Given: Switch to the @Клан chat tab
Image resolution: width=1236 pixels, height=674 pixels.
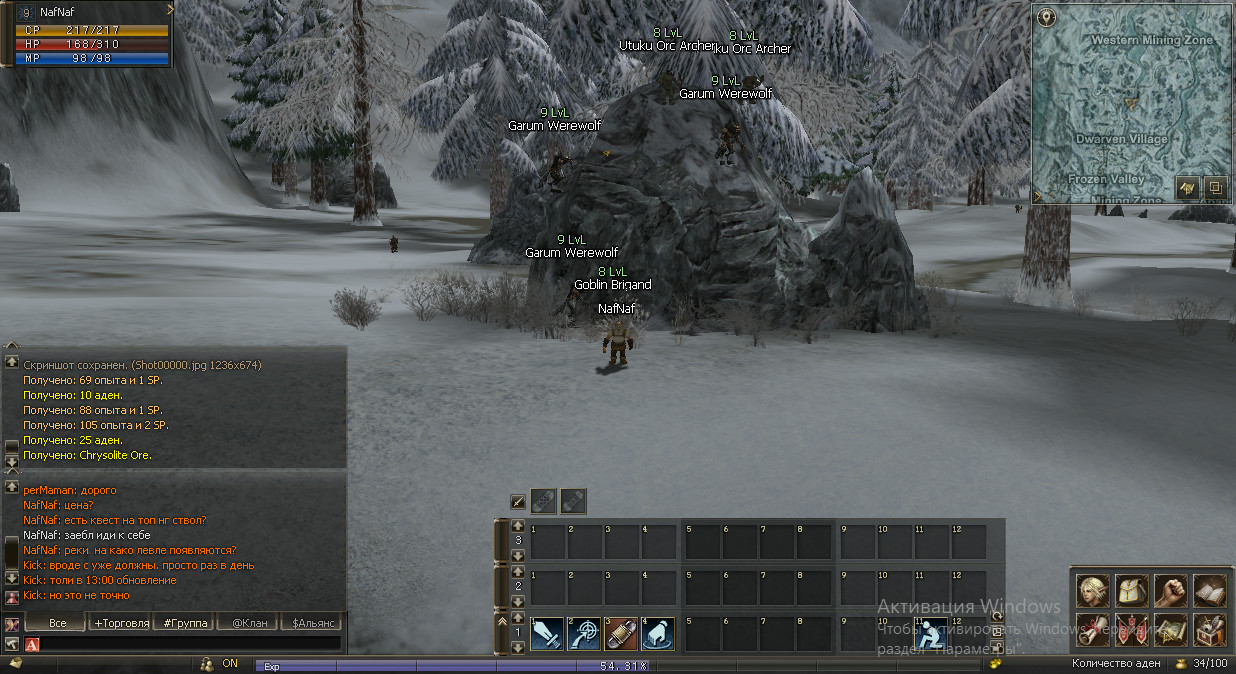Looking at the screenshot, I should [x=248, y=623].
